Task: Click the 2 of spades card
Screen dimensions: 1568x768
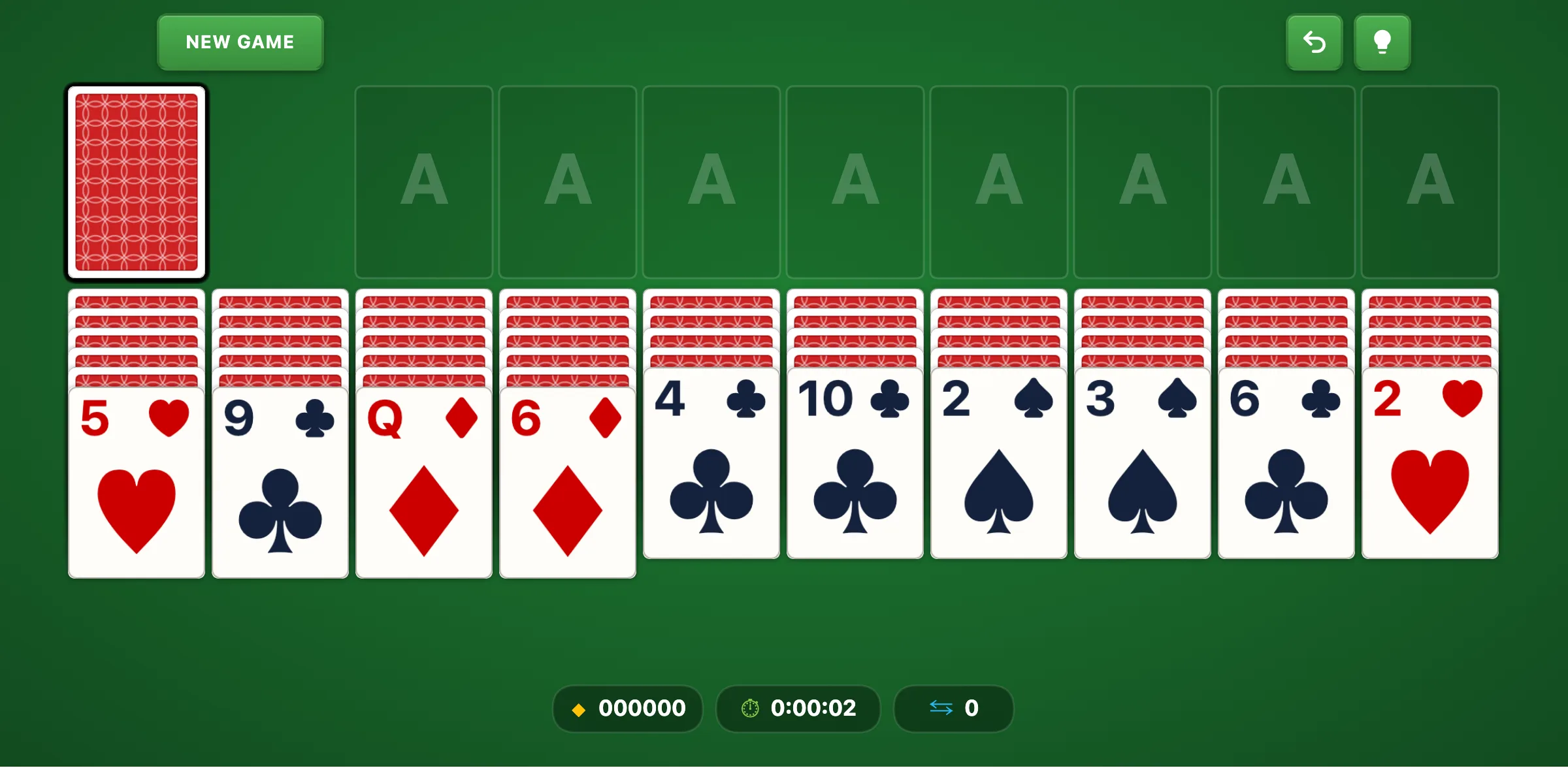Action: point(999,464)
